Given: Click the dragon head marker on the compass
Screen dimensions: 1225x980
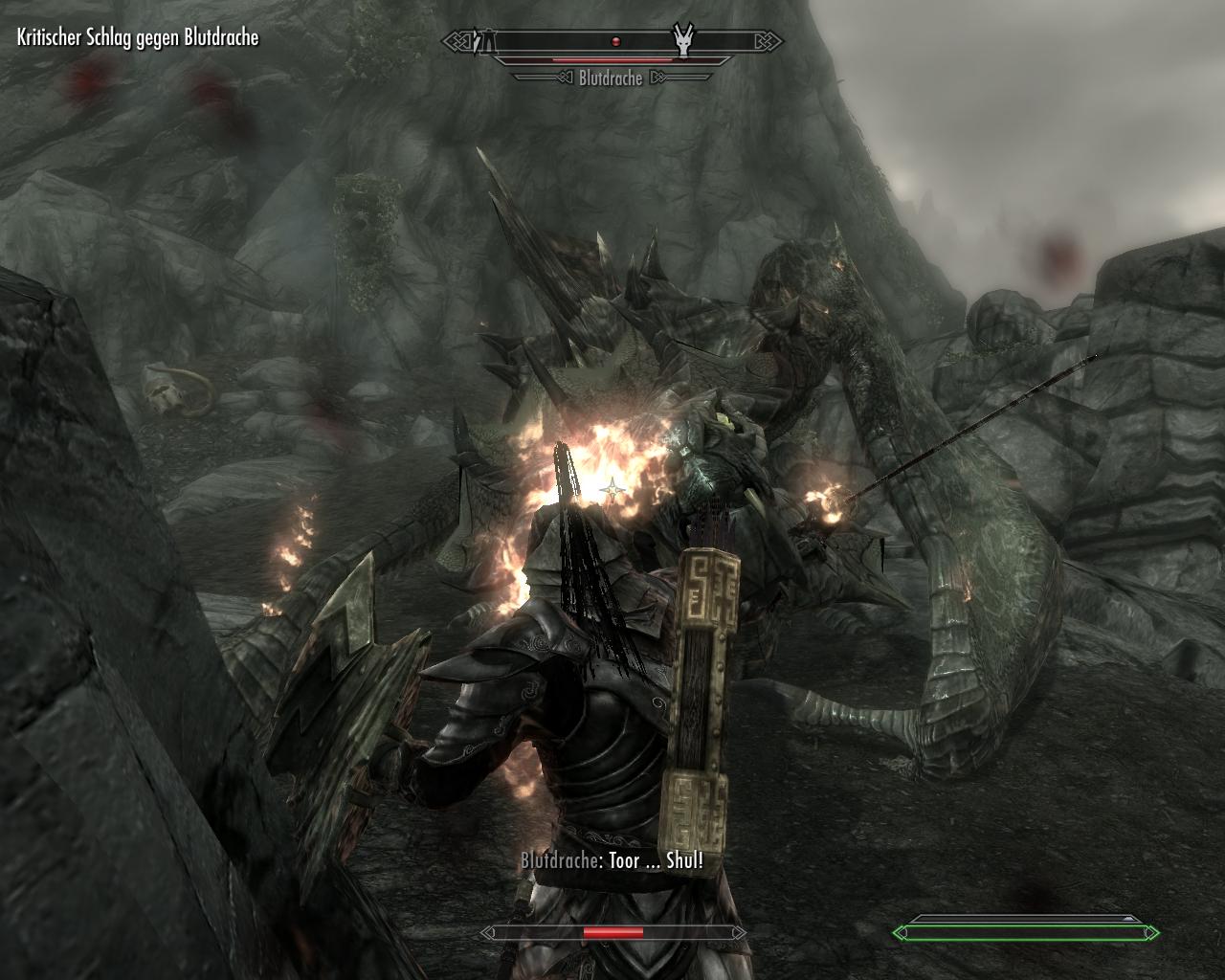Looking at the screenshot, I should tap(681, 41).
